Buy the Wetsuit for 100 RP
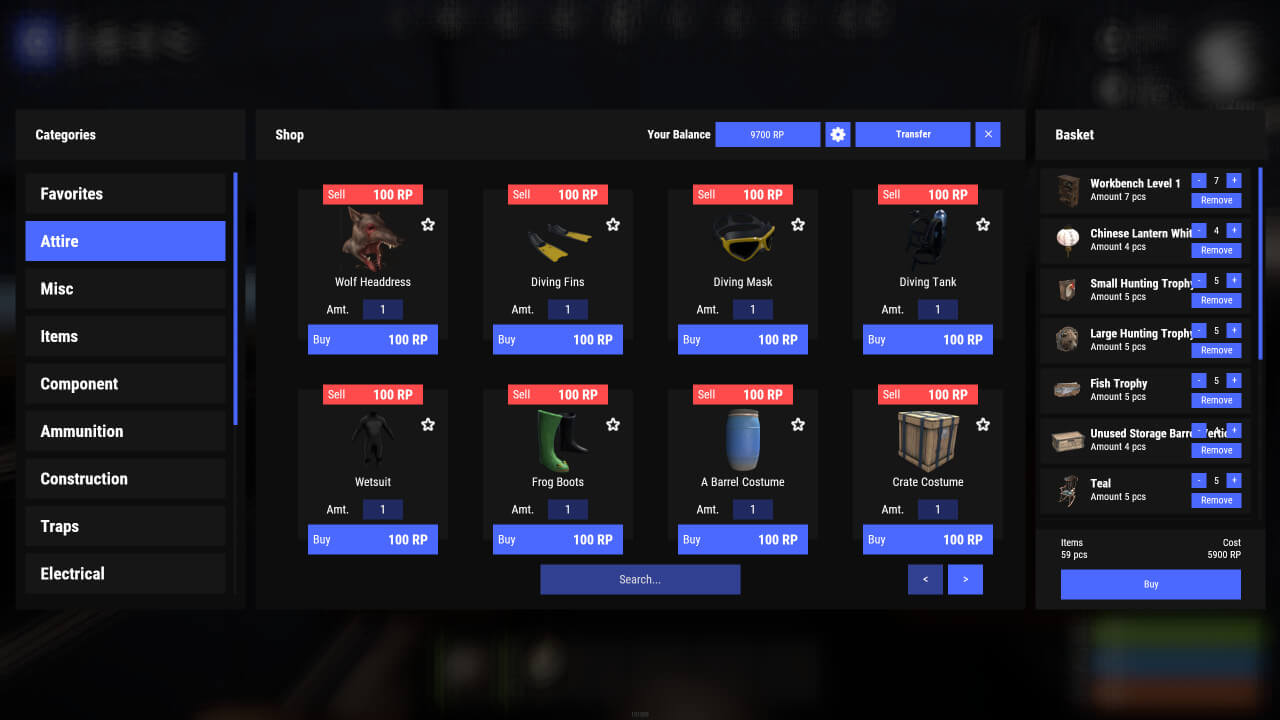1280x720 pixels. pos(372,539)
